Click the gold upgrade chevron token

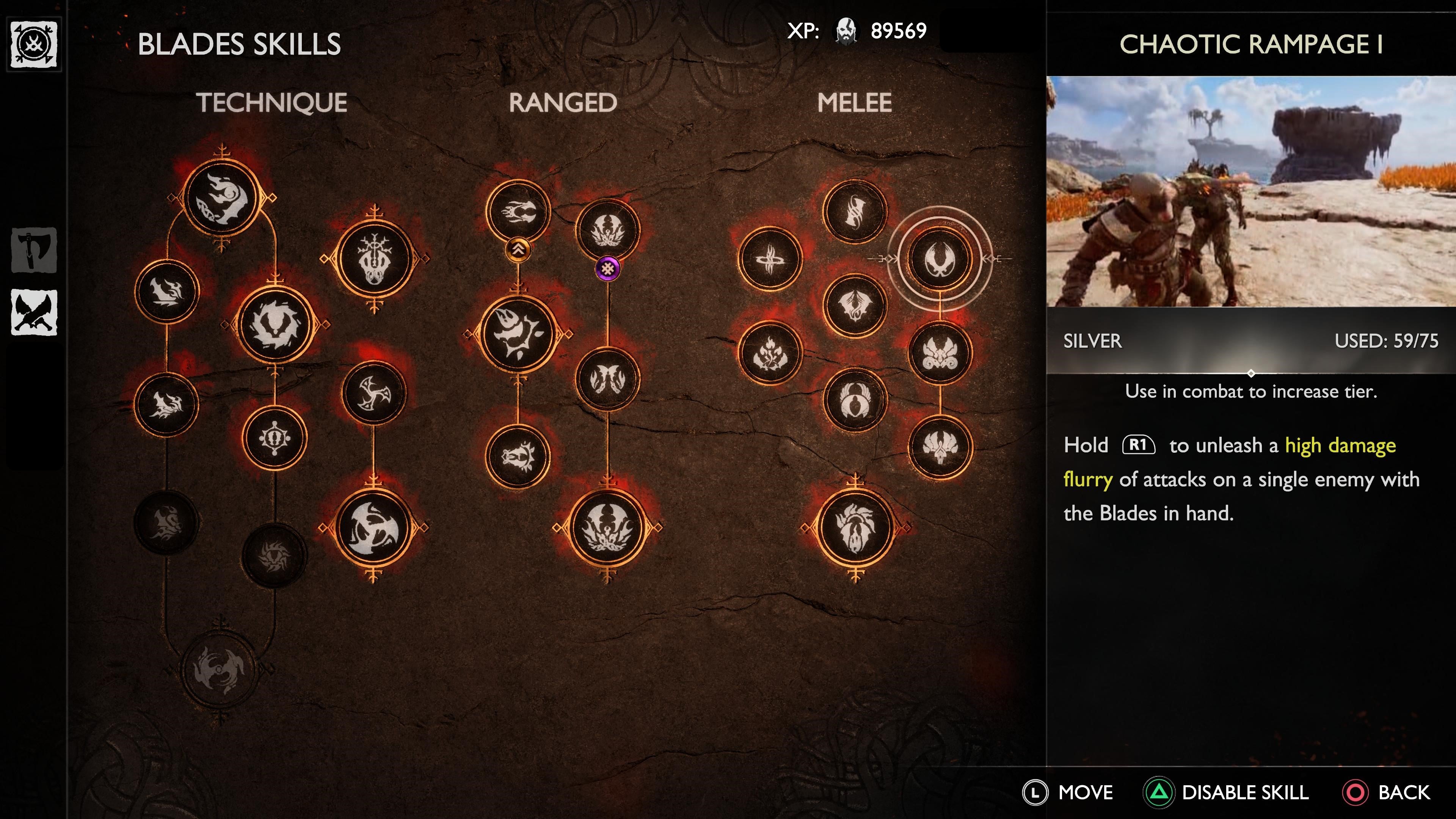pyautogui.click(x=518, y=249)
